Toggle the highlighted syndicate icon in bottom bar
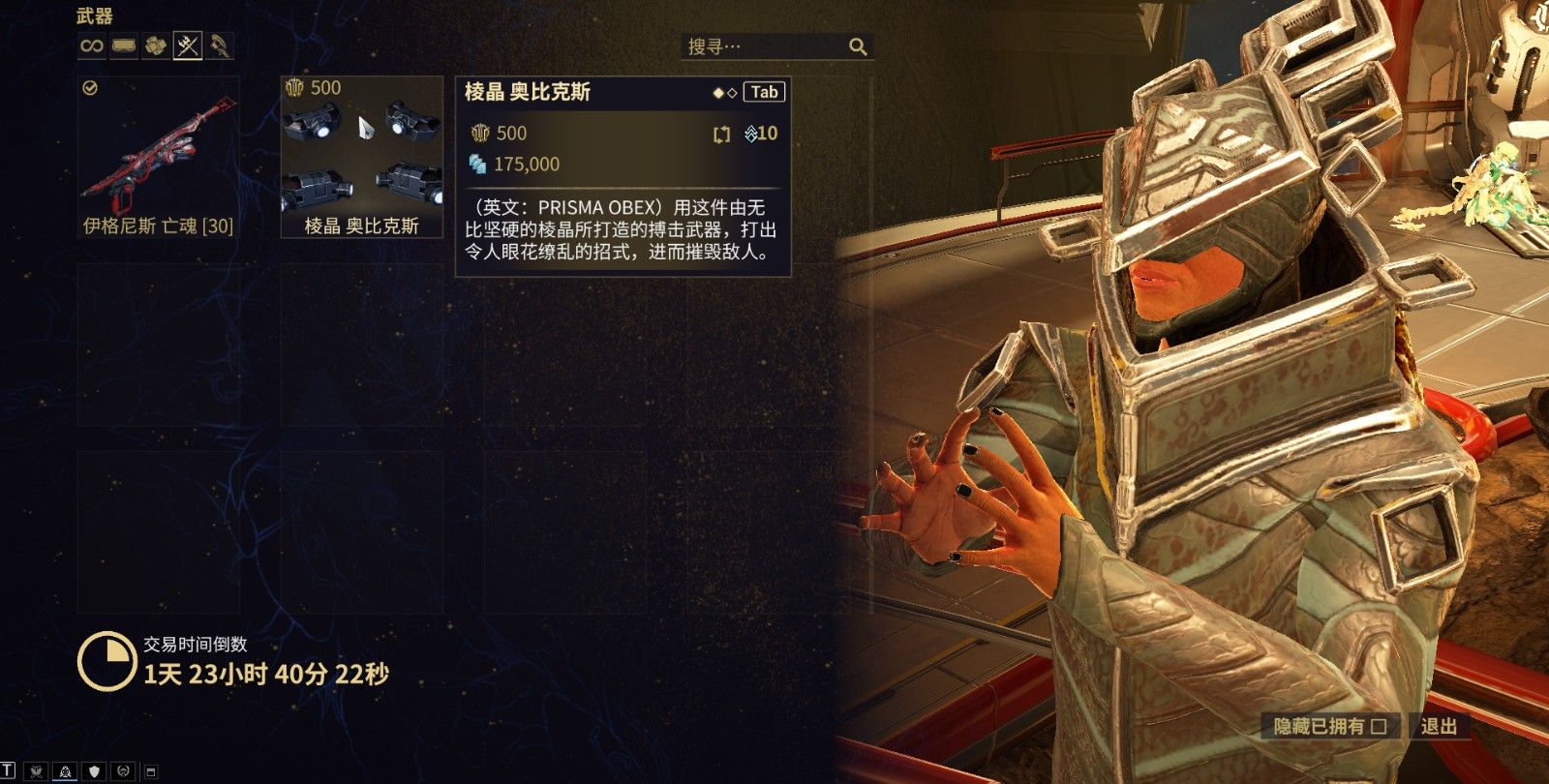Screen dimensions: 1549x784 coord(64,771)
